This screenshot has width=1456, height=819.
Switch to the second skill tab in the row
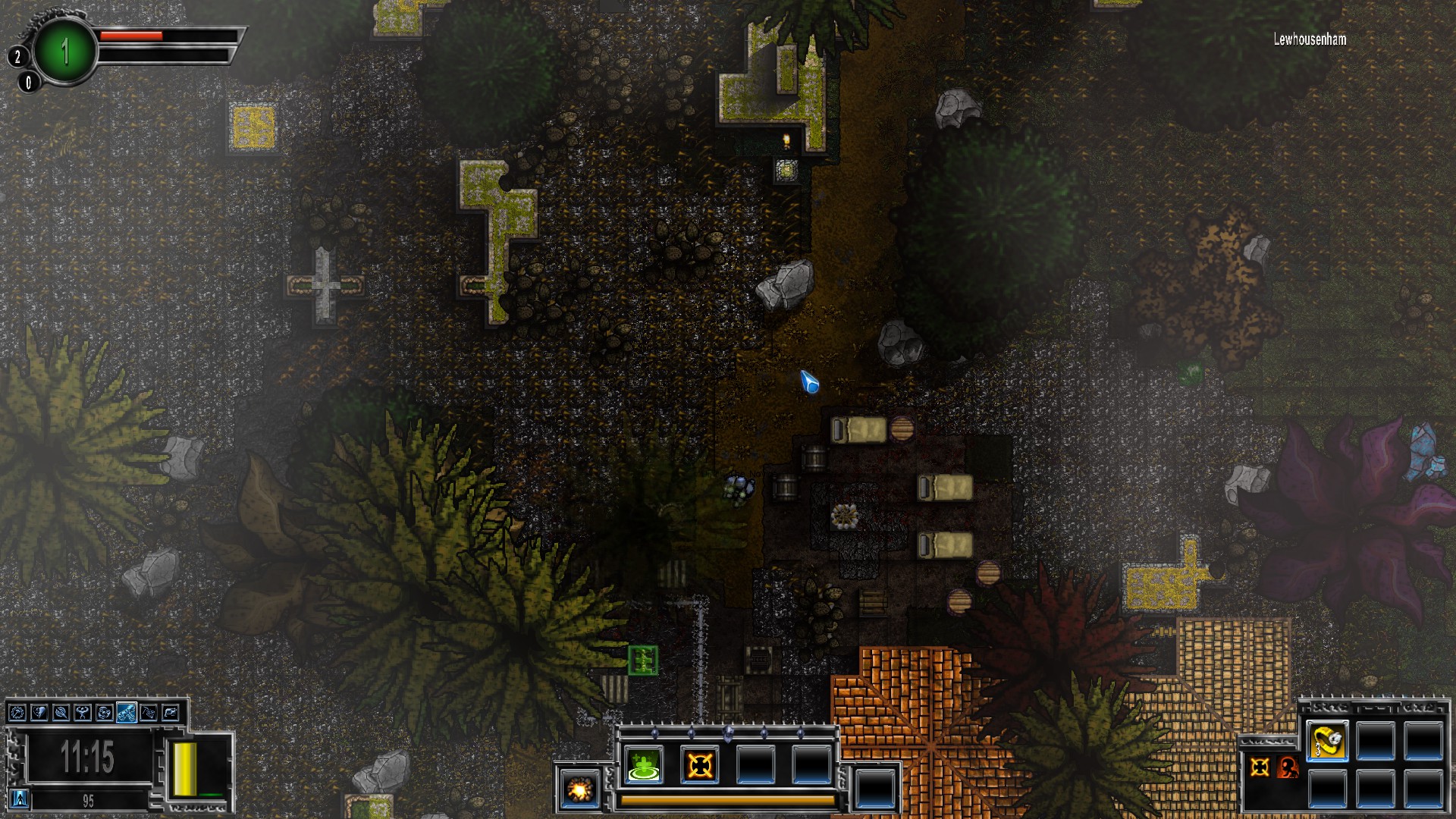coord(39,714)
